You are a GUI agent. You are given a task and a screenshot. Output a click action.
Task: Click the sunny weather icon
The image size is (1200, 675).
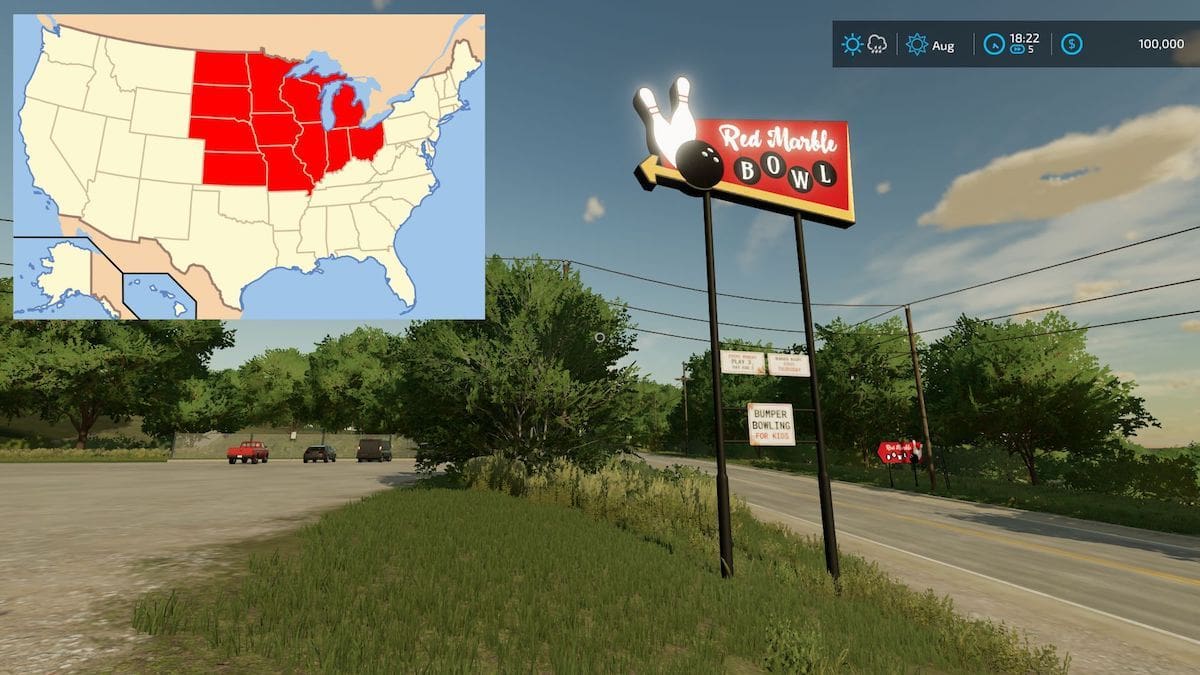click(x=852, y=44)
